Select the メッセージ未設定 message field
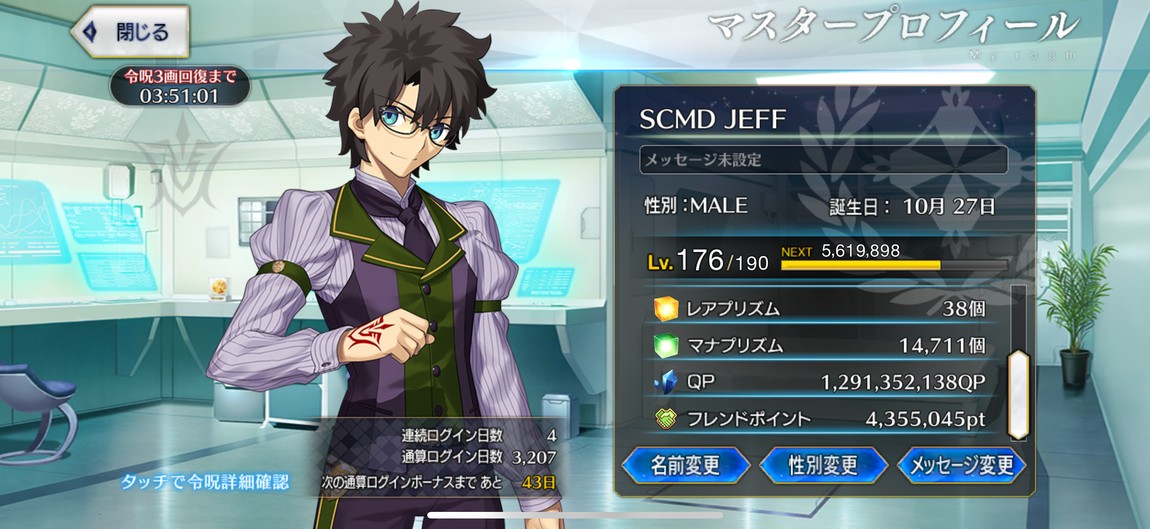This screenshot has height=529, width=1150. coord(823,160)
